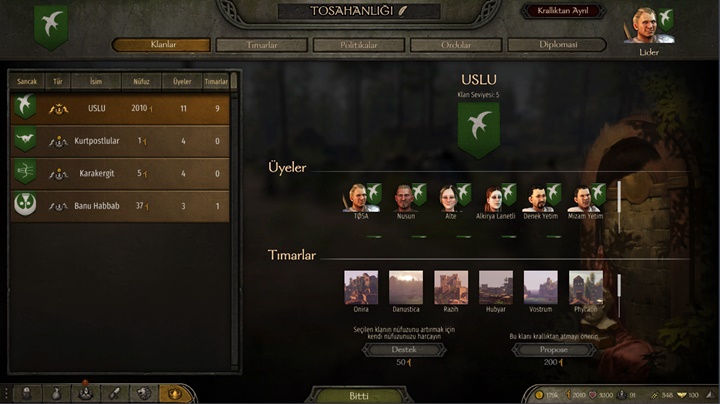Viewport: 720px width, 404px height.
Task: Select clan member Nusun's portrait
Action: pyautogui.click(x=402, y=197)
